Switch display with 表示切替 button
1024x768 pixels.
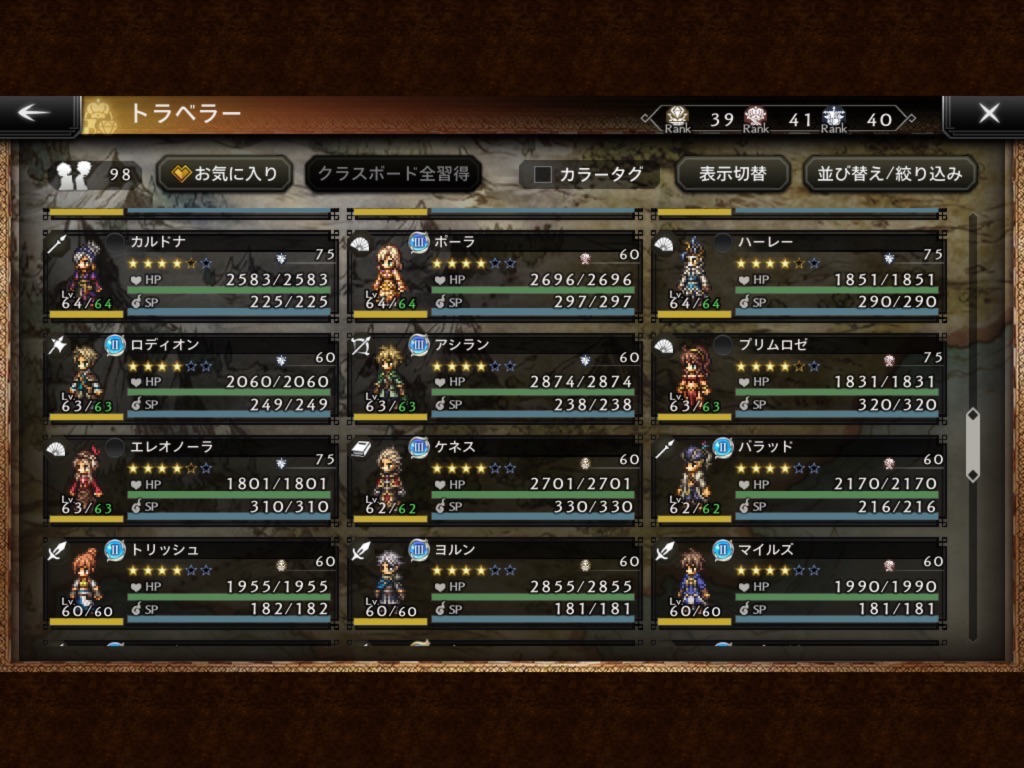click(732, 174)
